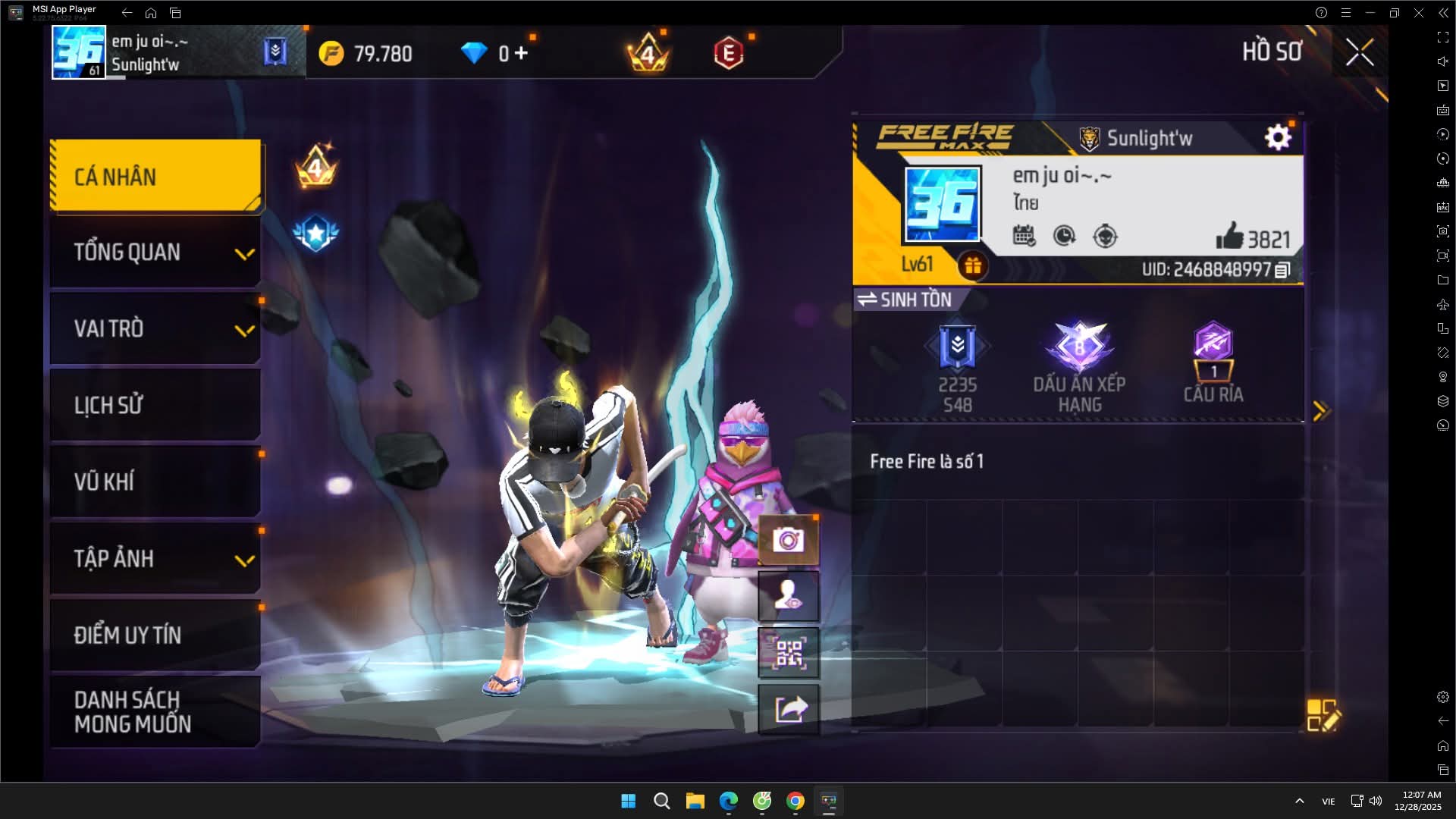
Task: Click the camera photo button
Action: pos(789,540)
